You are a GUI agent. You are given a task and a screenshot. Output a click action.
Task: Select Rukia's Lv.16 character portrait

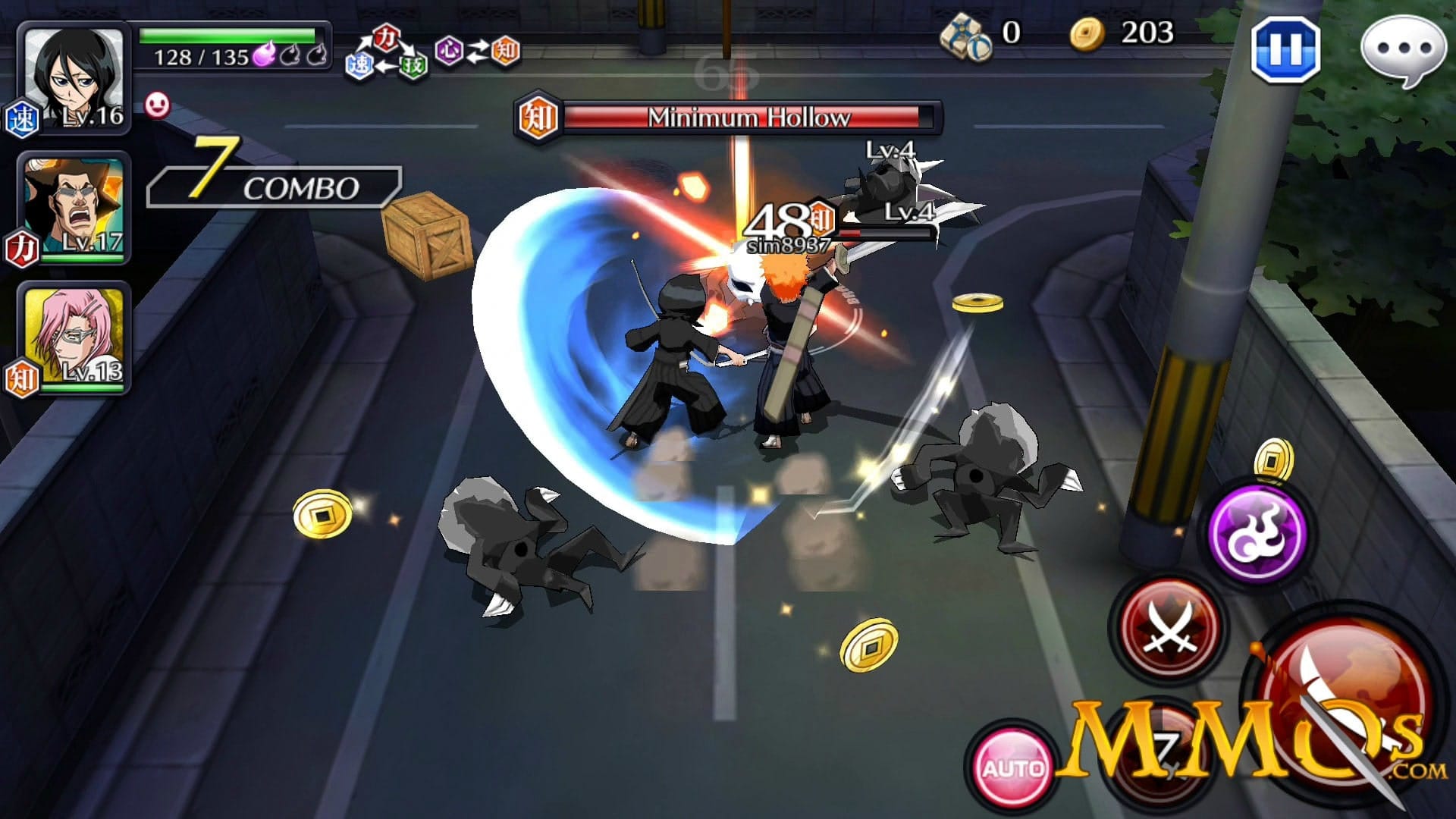(x=74, y=78)
